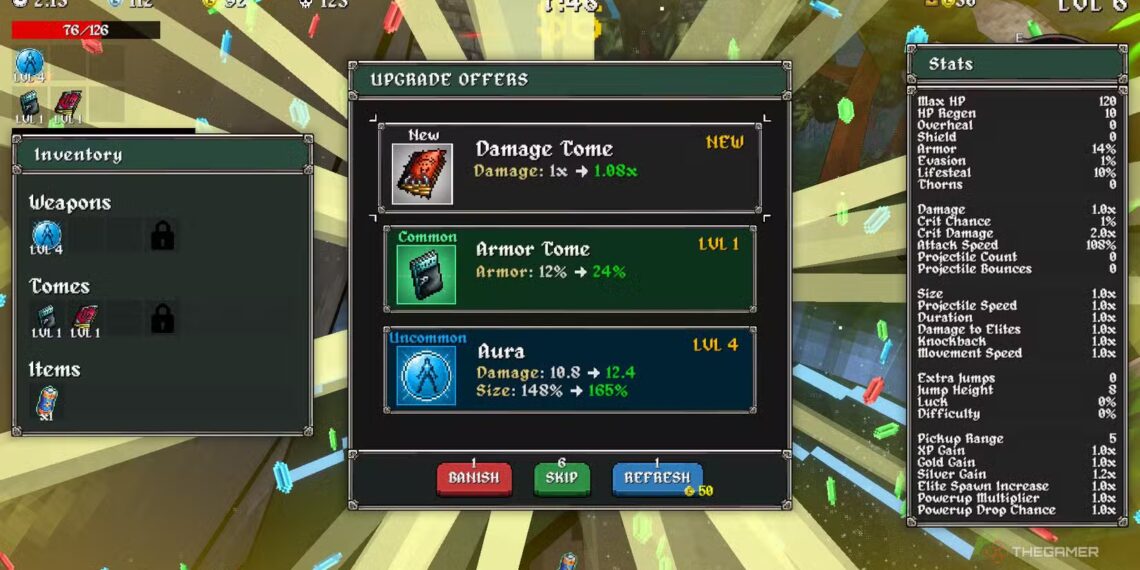Choose the Damage Tome upgrade offer
This screenshot has width=1140, height=570.
click(x=569, y=167)
